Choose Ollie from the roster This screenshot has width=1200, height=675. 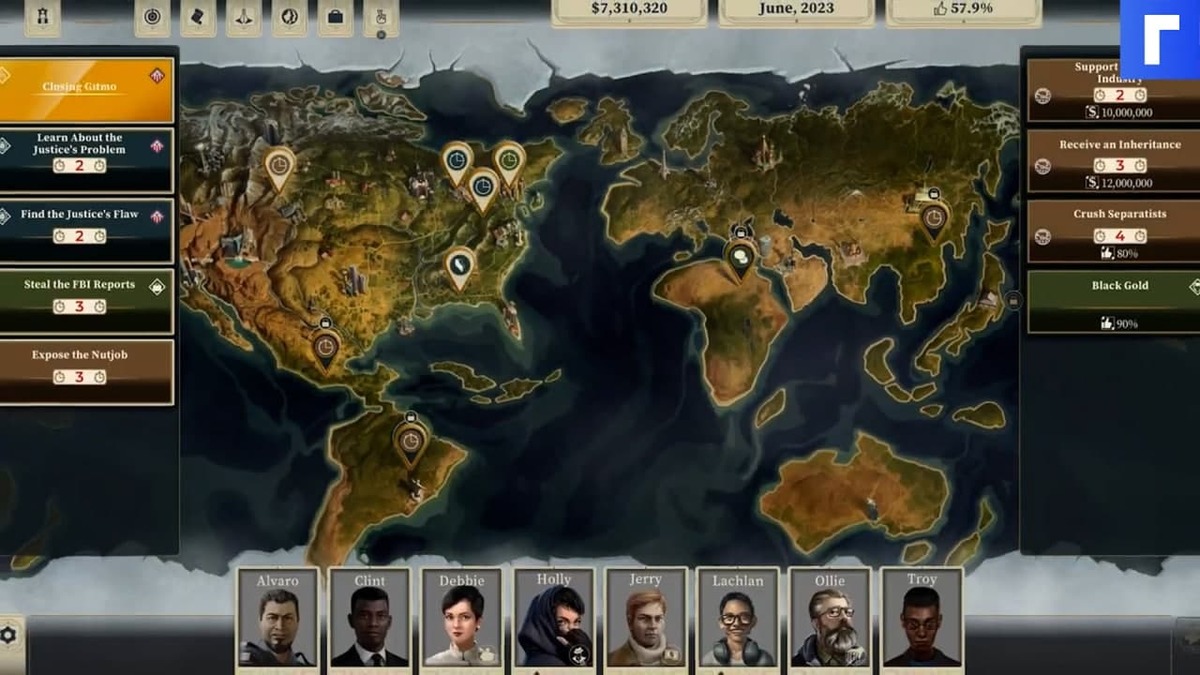pyautogui.click(x=830, y=619)
